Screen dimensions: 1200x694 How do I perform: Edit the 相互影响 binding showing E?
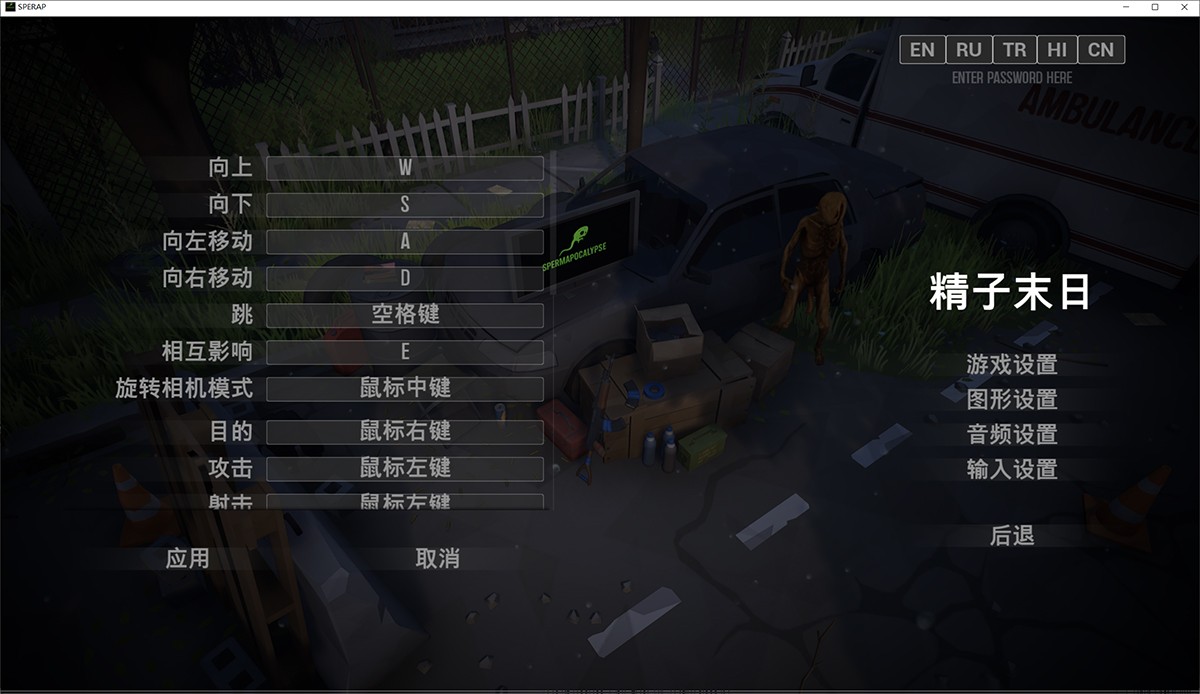[405, 353]
